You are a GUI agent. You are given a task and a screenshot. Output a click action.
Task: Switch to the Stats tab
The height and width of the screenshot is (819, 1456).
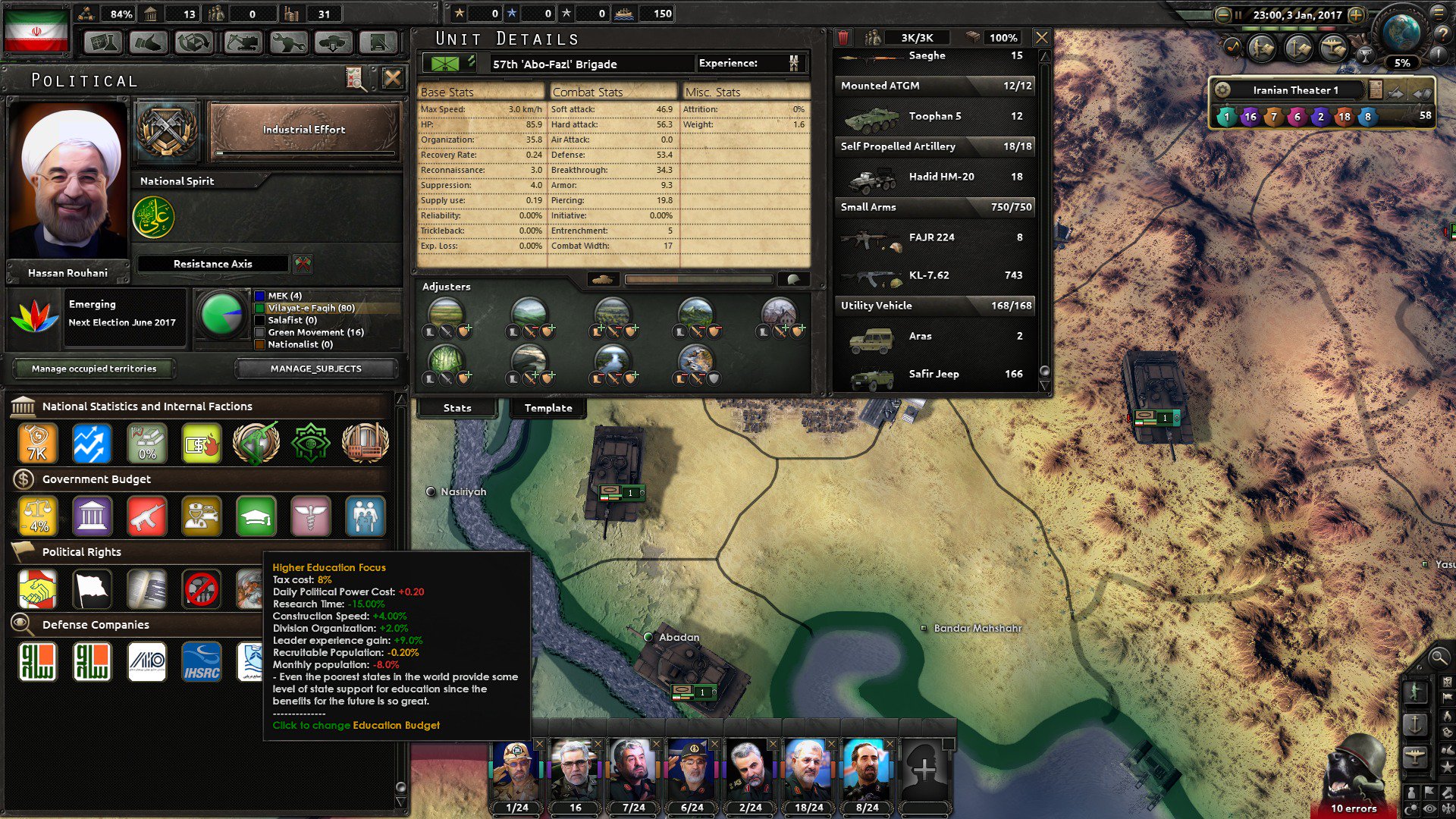click(x=456, y=408)
